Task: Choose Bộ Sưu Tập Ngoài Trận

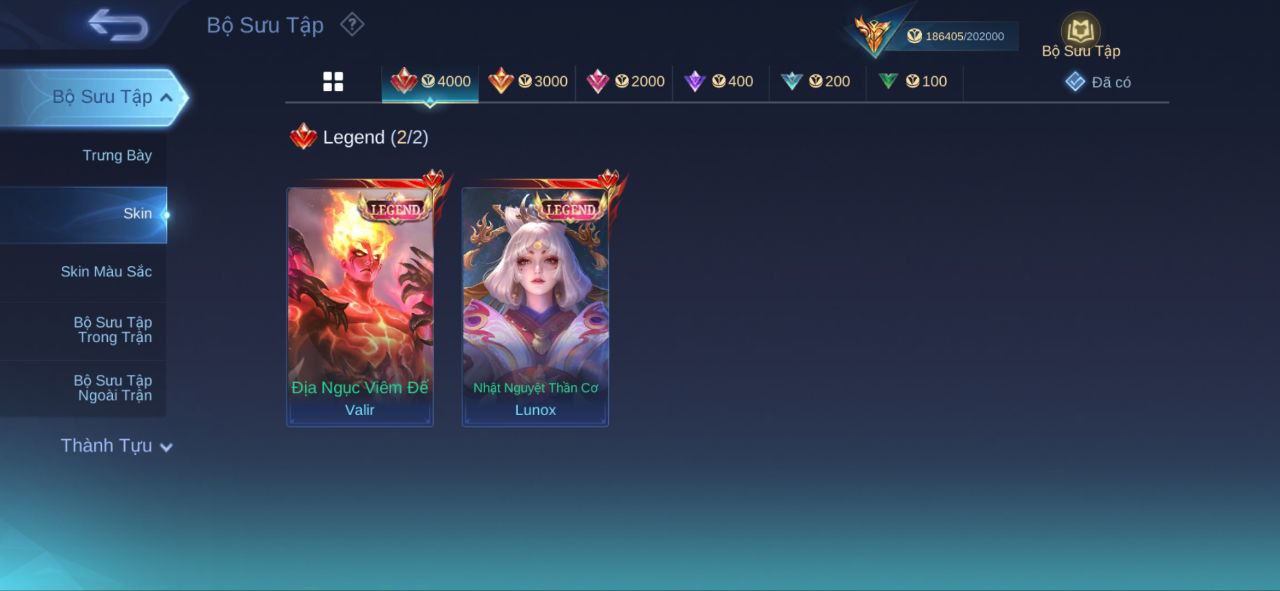Action: pos(113,388)
